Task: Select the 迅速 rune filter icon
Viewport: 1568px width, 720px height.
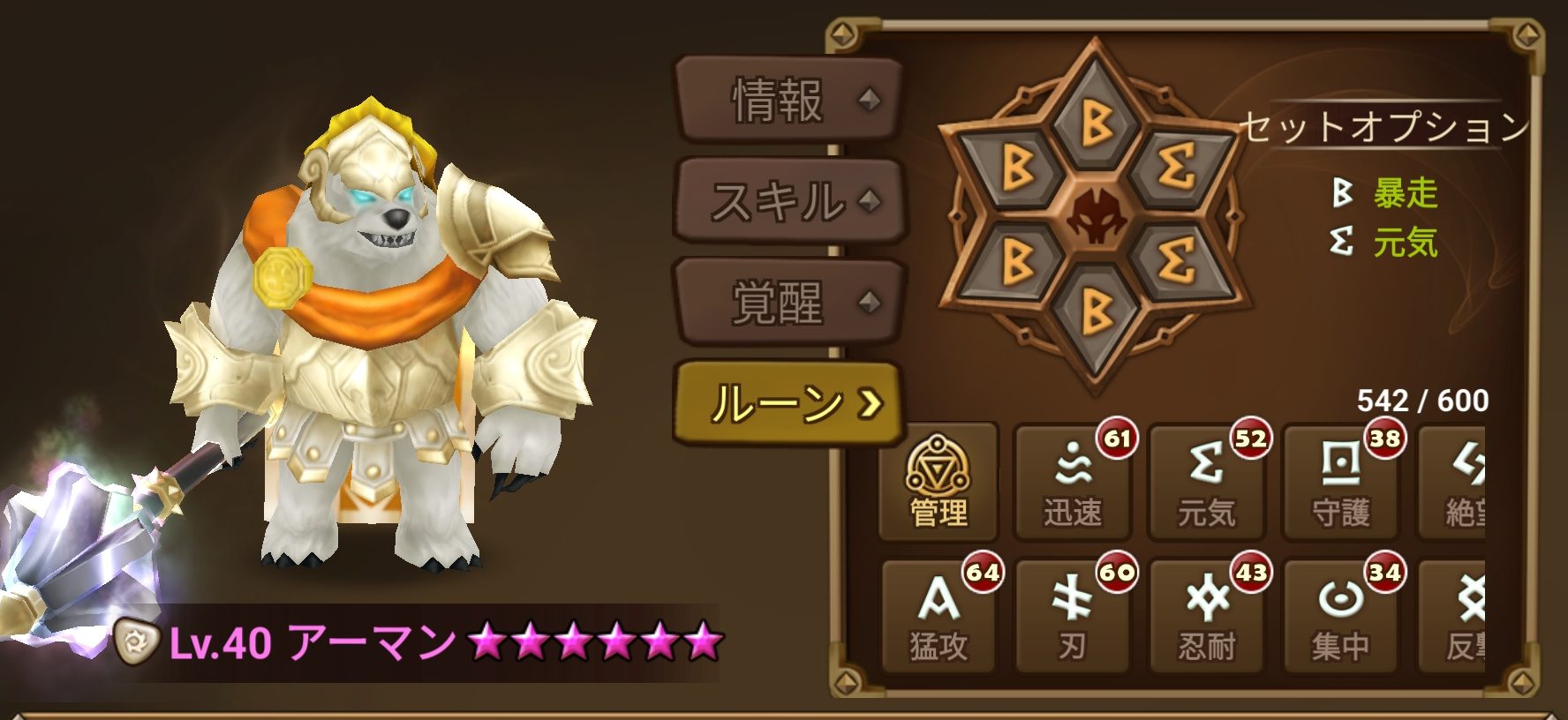Action: click(1071, 481)
